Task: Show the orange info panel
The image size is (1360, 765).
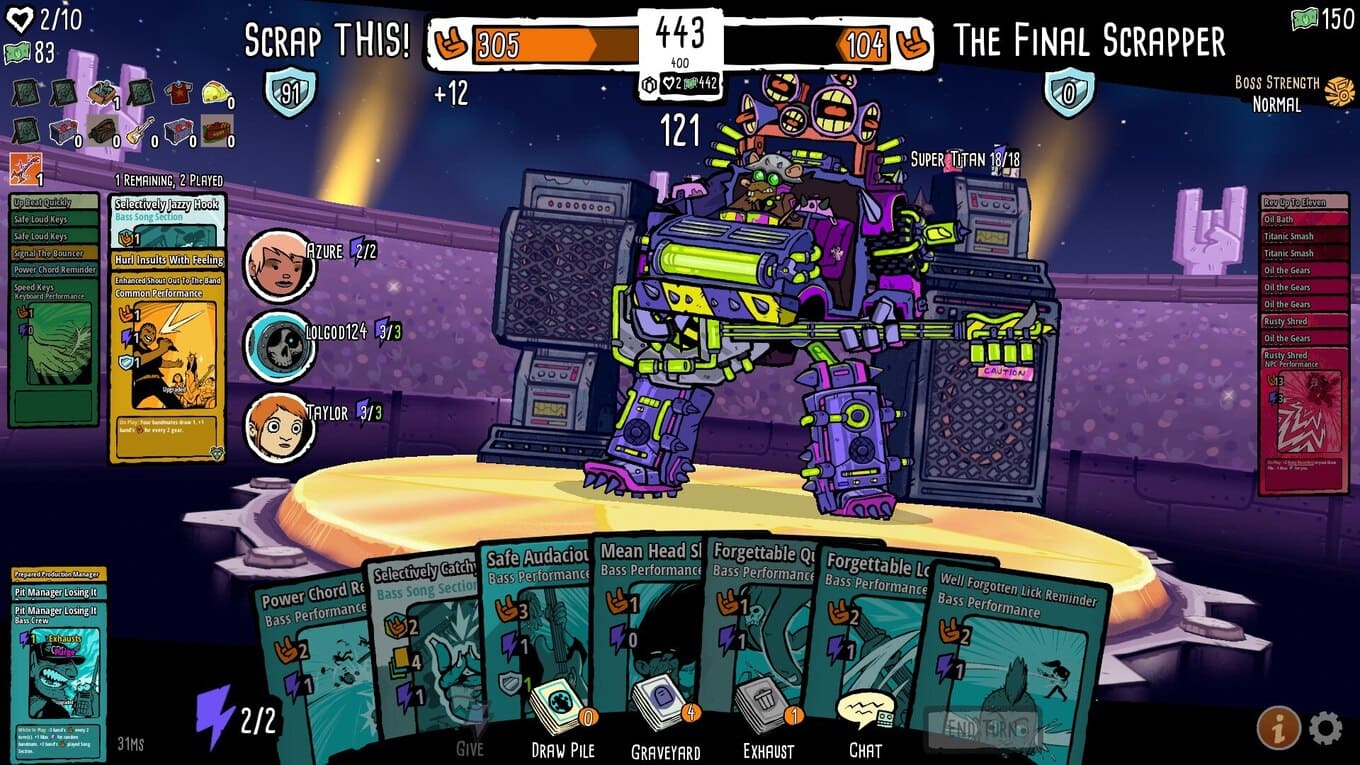Action: point(1278,728)
